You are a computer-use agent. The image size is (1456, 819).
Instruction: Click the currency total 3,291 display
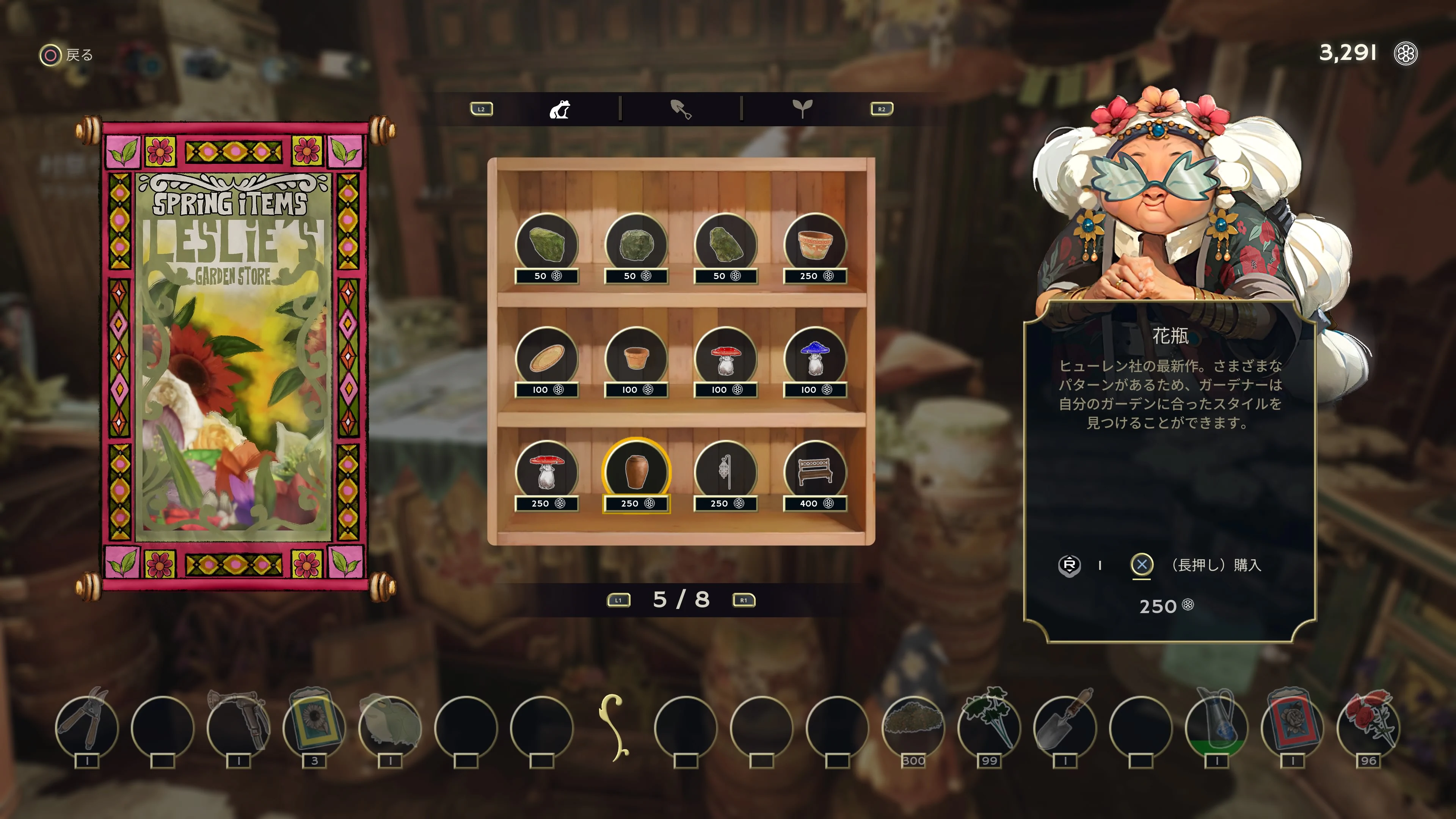1351,53
